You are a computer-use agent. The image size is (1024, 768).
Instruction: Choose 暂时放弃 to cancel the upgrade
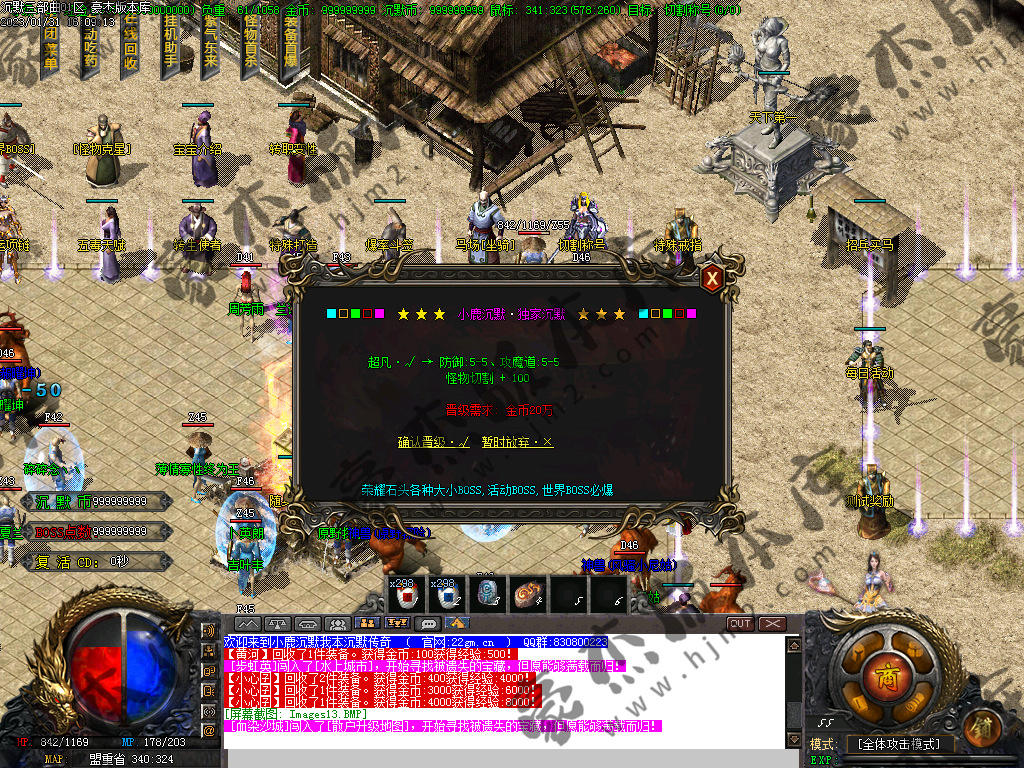click(517, 442)
